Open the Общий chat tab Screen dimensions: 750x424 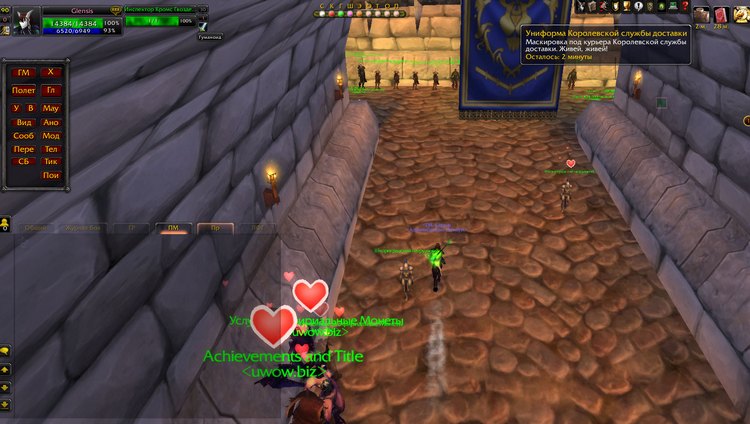pyautogui.click(x=37, y=228)
